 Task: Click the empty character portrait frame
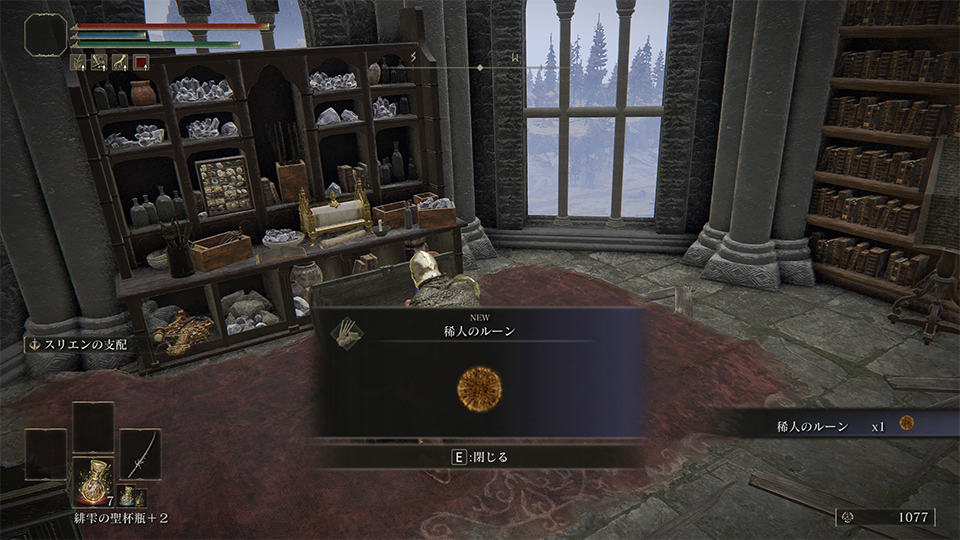tap(46, 37)
